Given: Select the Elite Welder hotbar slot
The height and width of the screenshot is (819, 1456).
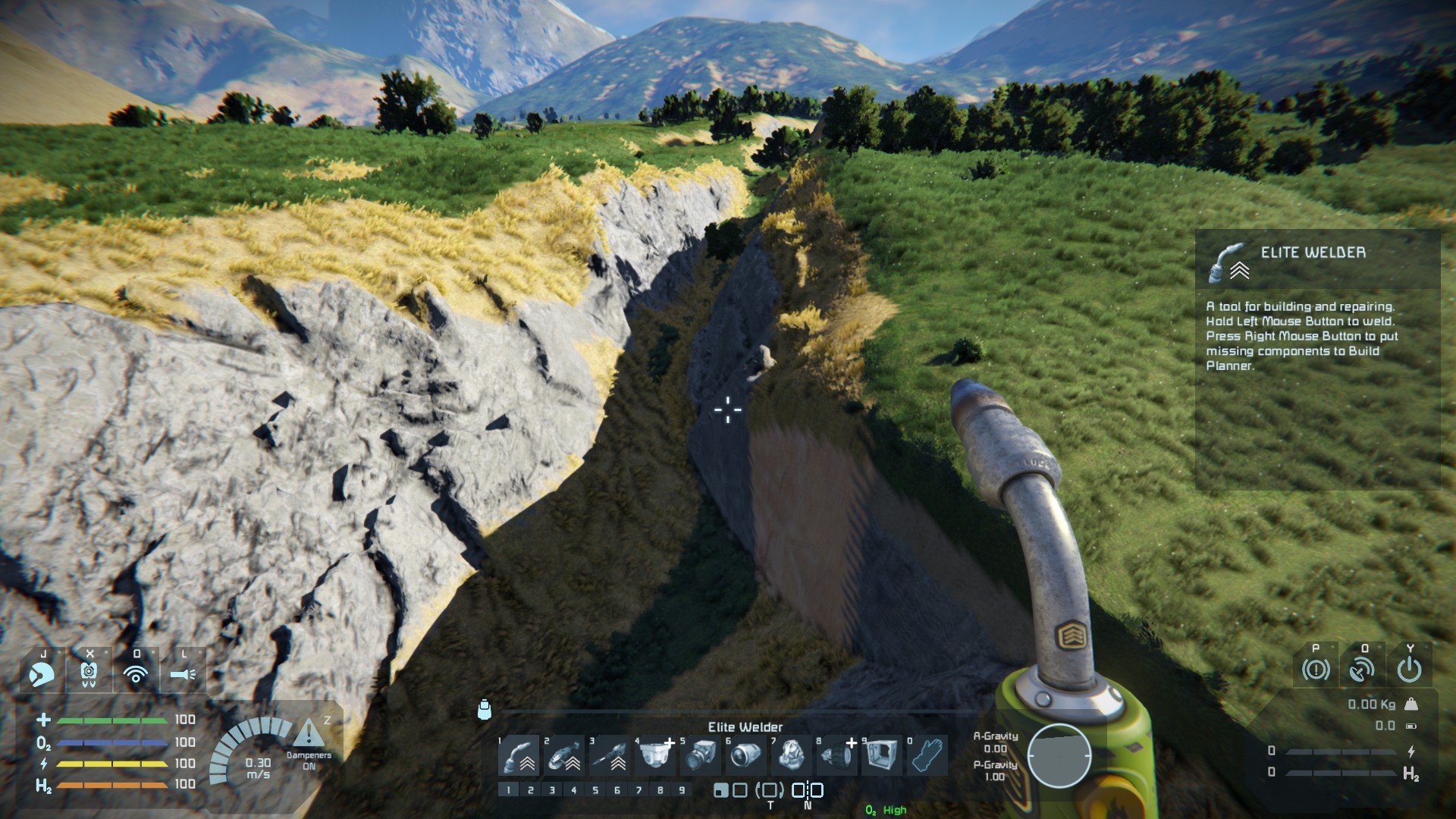Looking at the screenshot, I should tap(519, 755).
